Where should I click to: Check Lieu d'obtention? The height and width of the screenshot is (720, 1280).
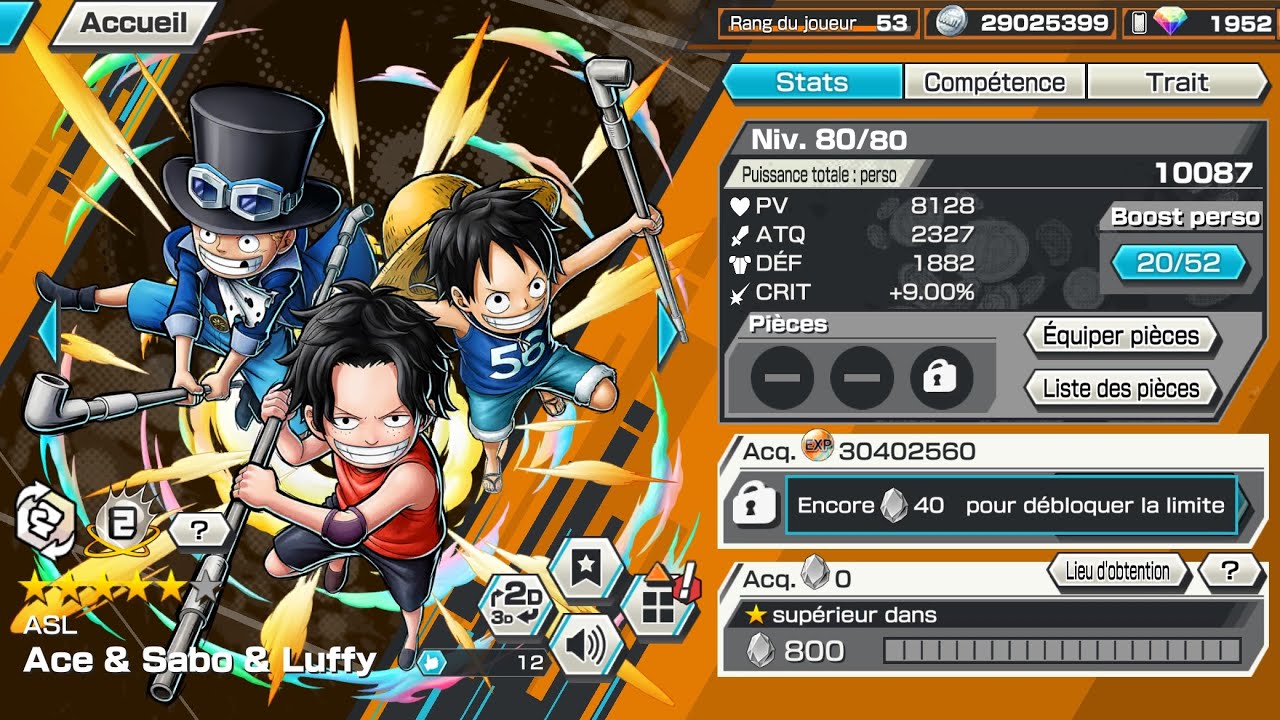click(1117, 571)
